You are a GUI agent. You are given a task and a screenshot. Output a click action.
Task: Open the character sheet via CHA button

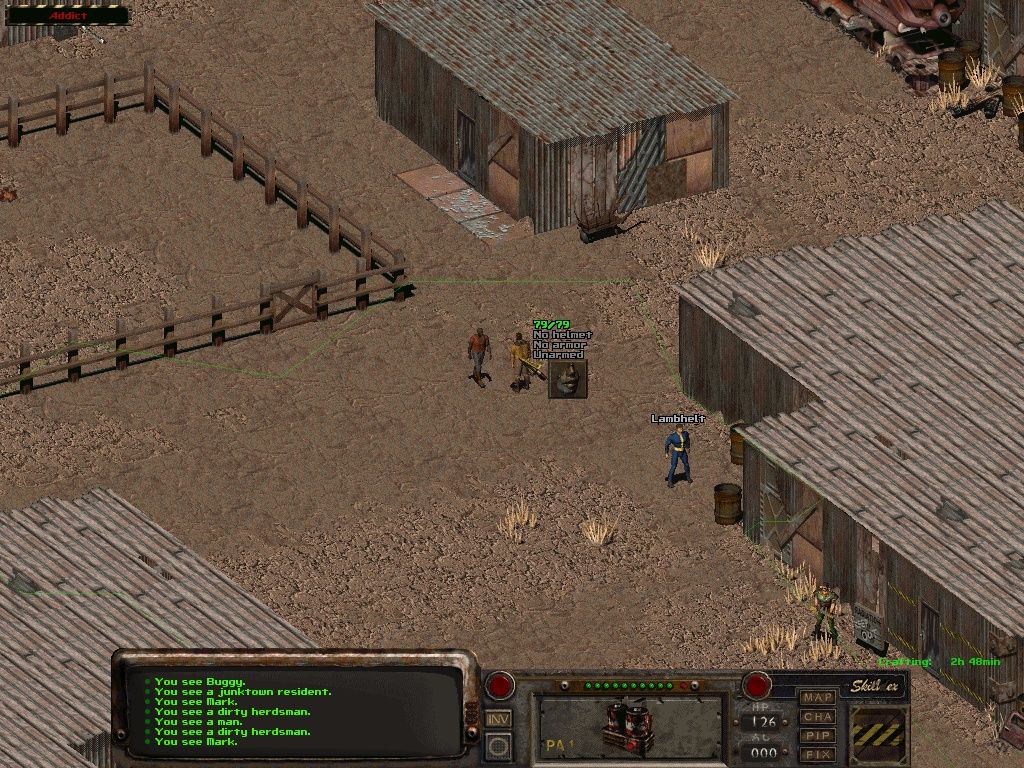[x=818, y=716]
